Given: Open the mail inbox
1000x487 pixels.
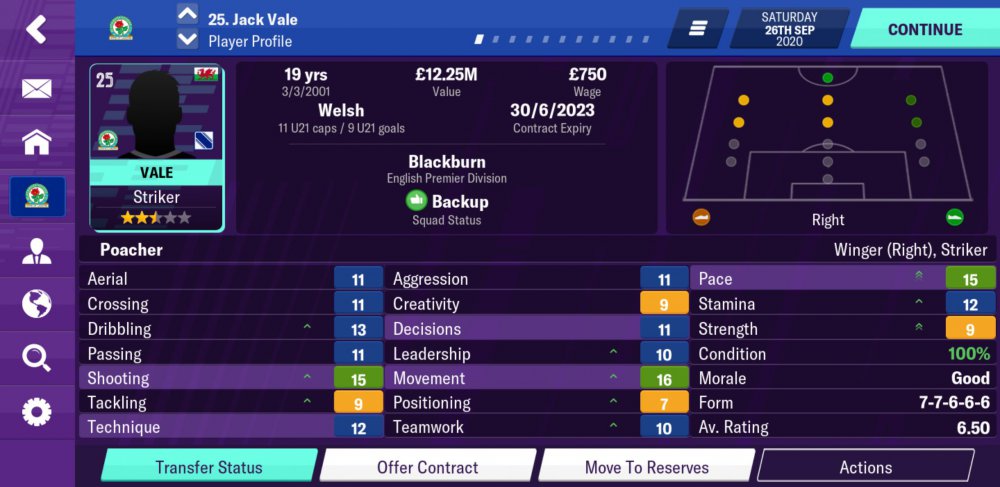Looking at the screenshot, I should pyautogui.click(x=36, y=89).
